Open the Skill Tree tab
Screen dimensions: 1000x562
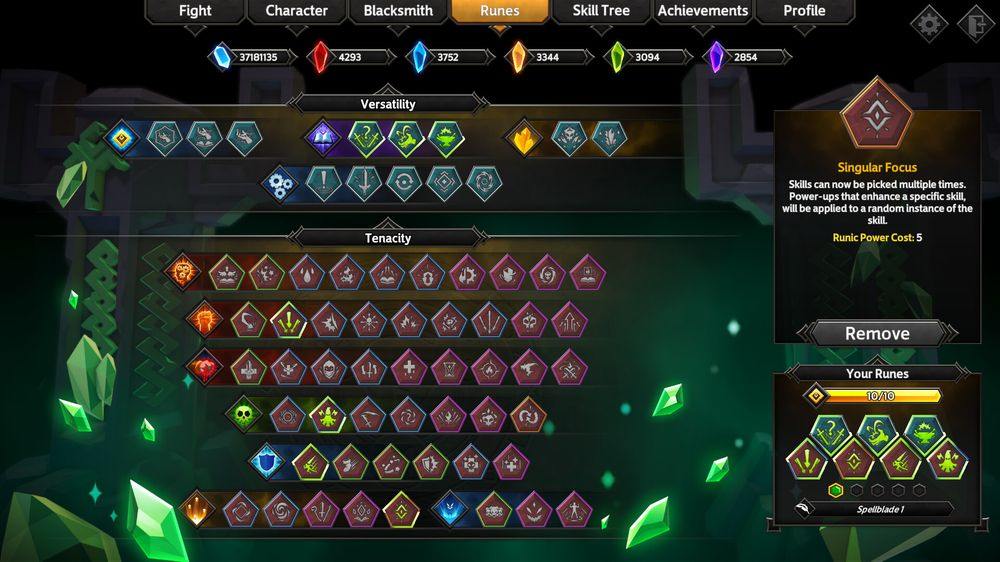pyautogui.click(x=601, y=11)
